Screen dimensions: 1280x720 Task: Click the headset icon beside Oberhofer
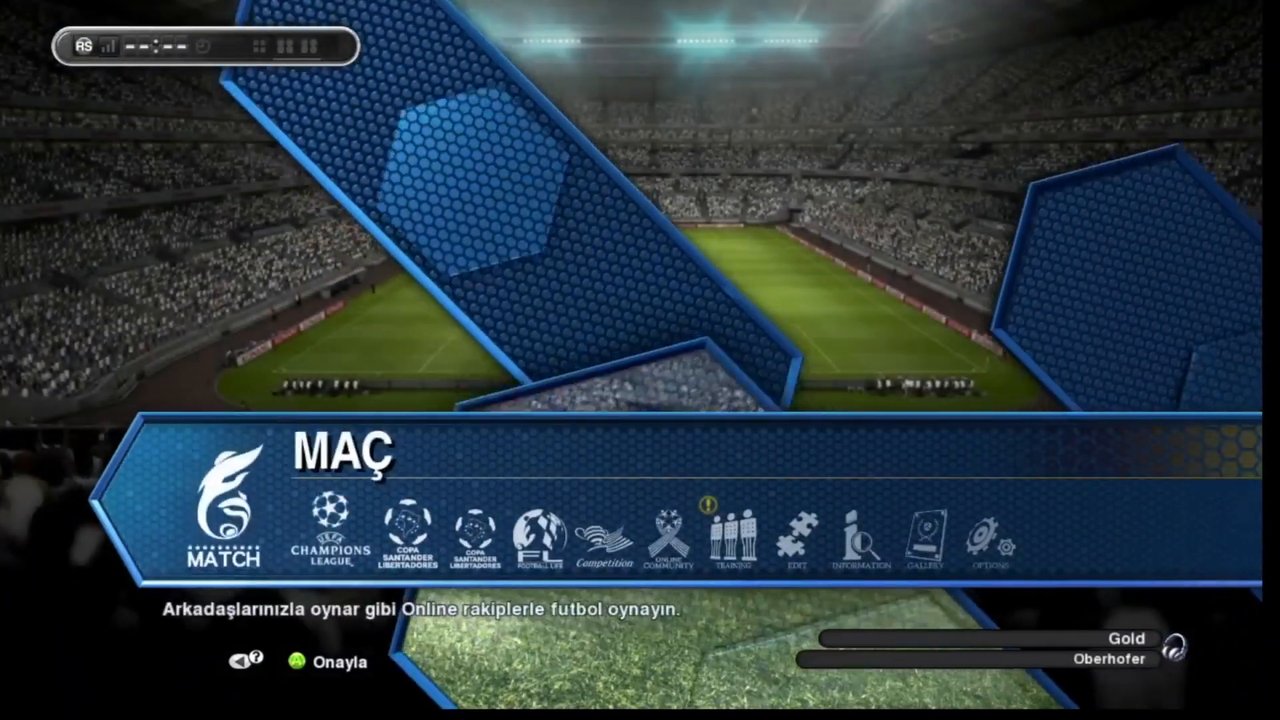[x=1176, y=648]
